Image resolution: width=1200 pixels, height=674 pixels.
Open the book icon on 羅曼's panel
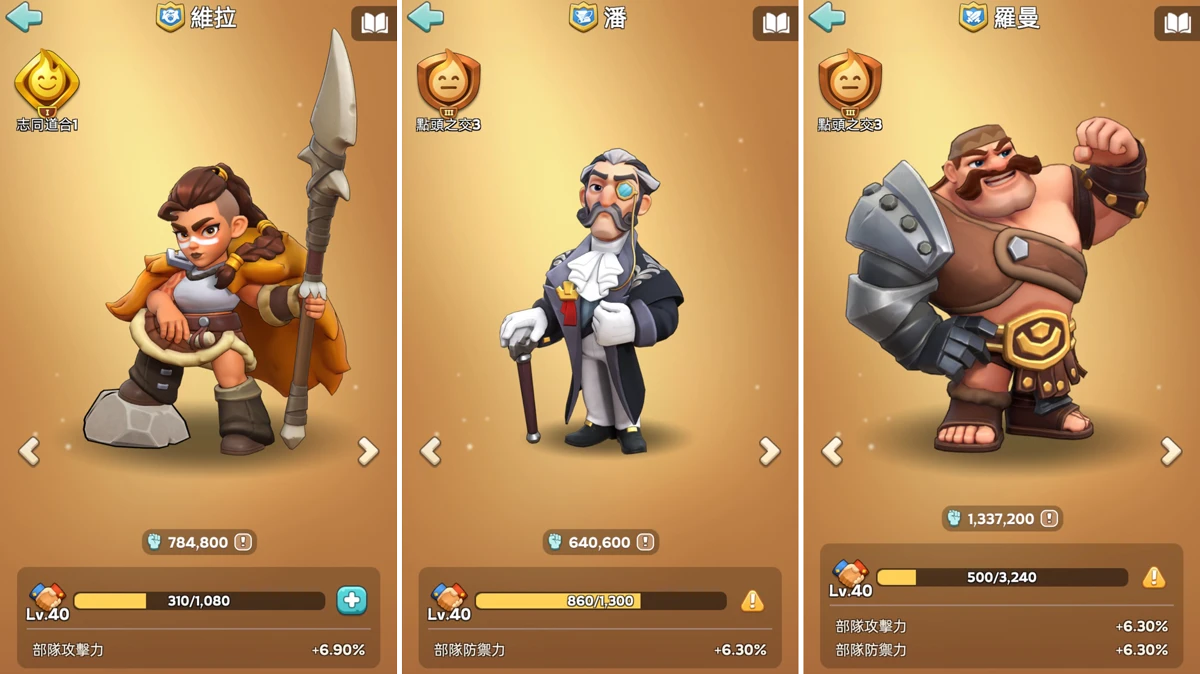[x=1177, y=23]
